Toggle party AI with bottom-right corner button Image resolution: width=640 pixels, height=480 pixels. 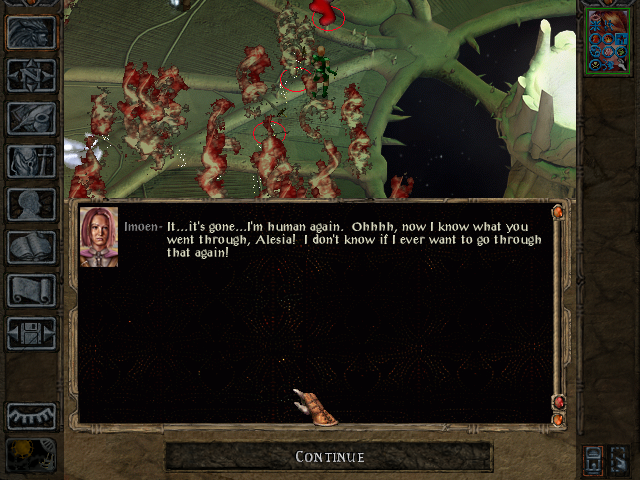pyautogui.click(x=618, y=459)
